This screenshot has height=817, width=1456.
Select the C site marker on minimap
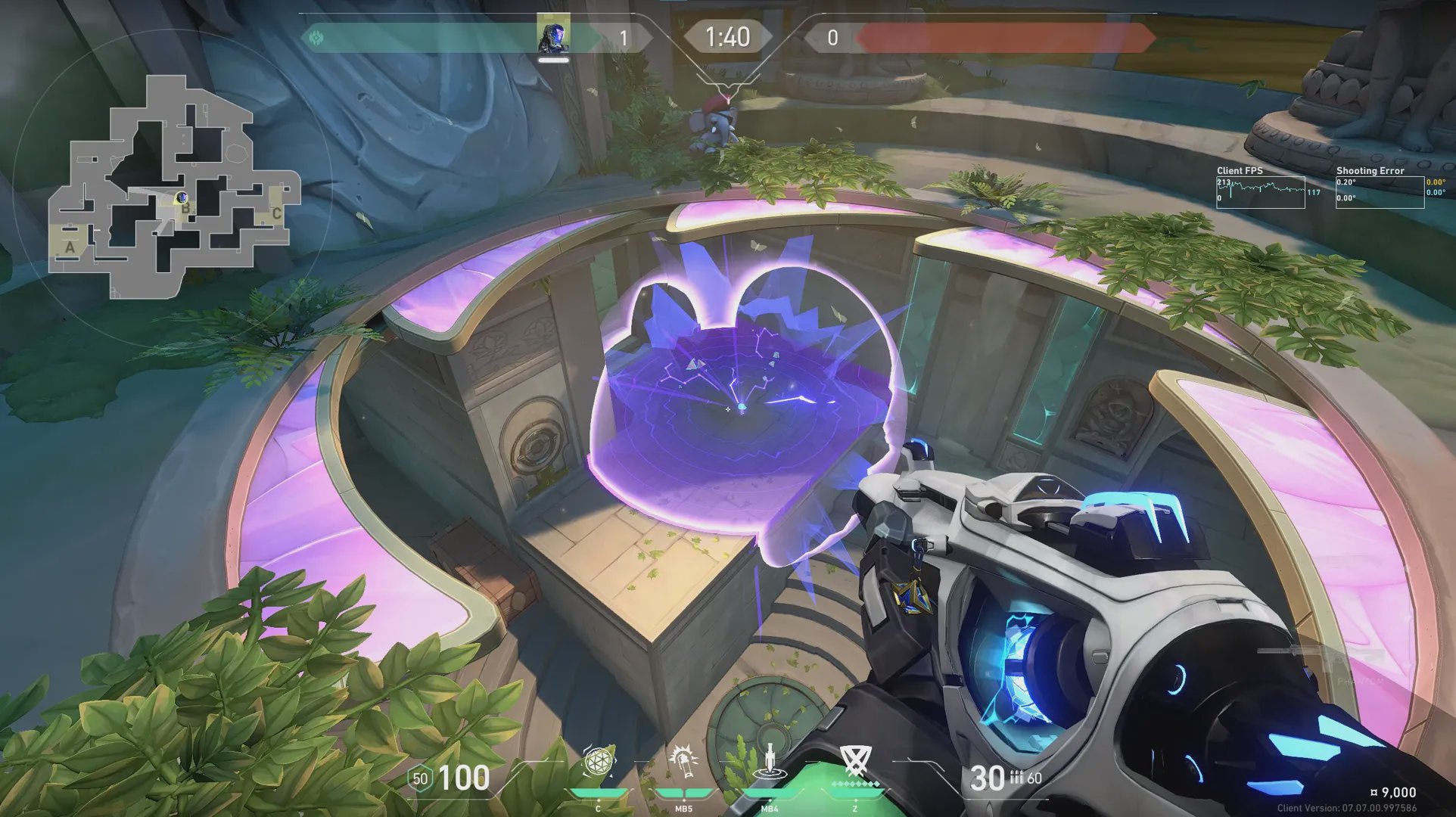(x=276, y=213)
